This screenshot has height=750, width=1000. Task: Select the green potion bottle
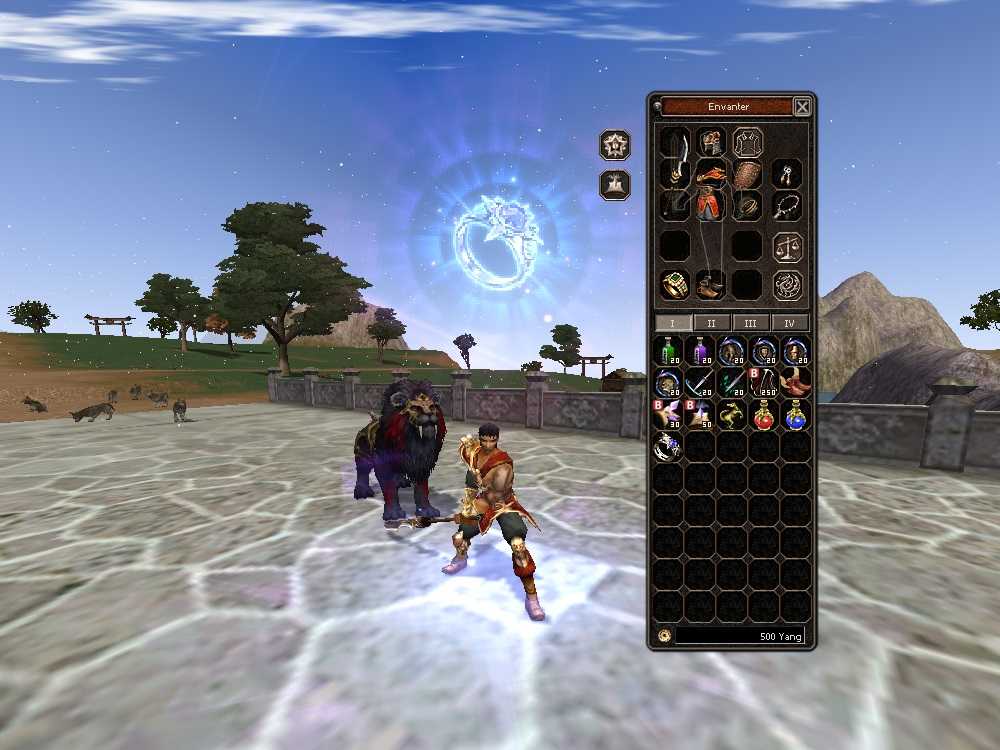[668, 351]
